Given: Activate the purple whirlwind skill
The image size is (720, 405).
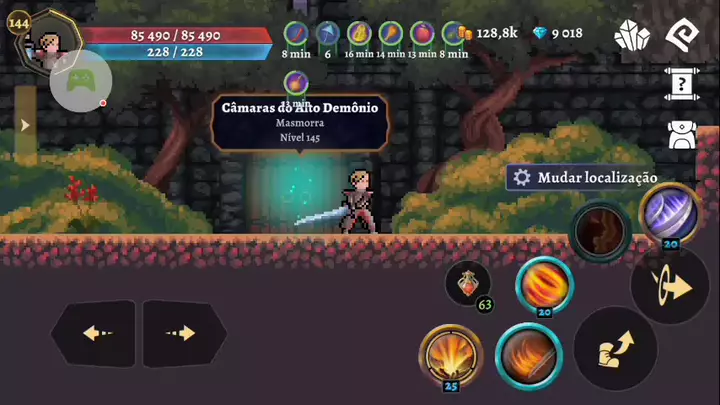Looking at the screenshot, I should [667, 214].
